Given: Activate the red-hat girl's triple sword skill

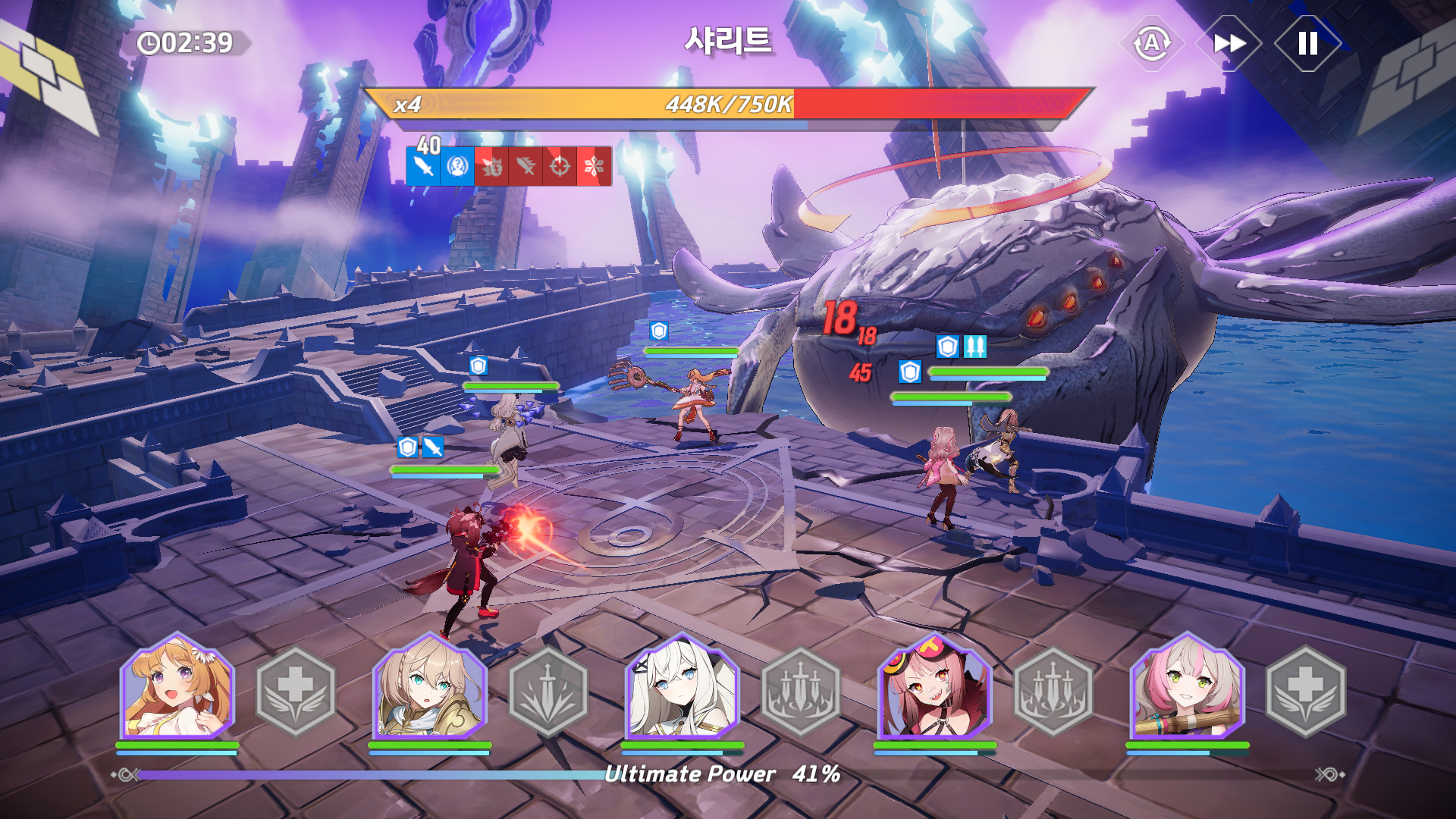Looking at the screenshot, I should coord(1053,691).
